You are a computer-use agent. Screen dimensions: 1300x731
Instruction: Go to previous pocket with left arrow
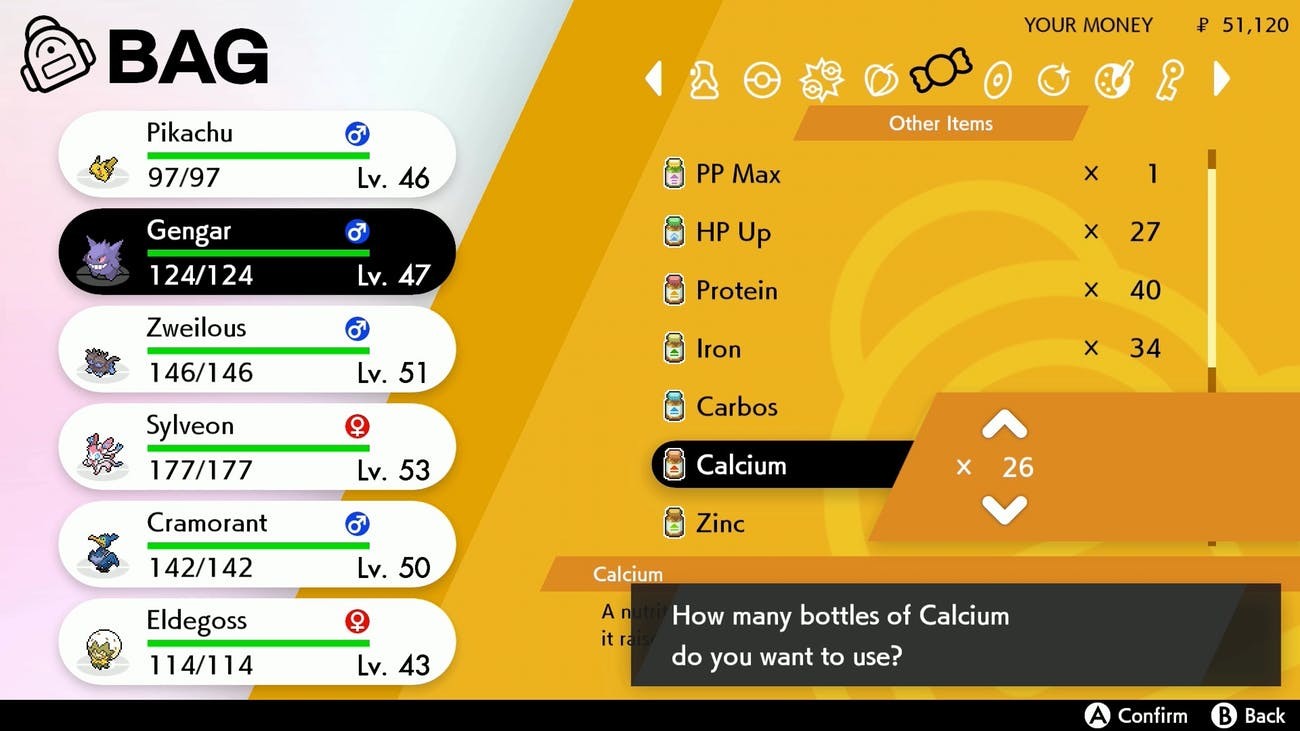655,78
